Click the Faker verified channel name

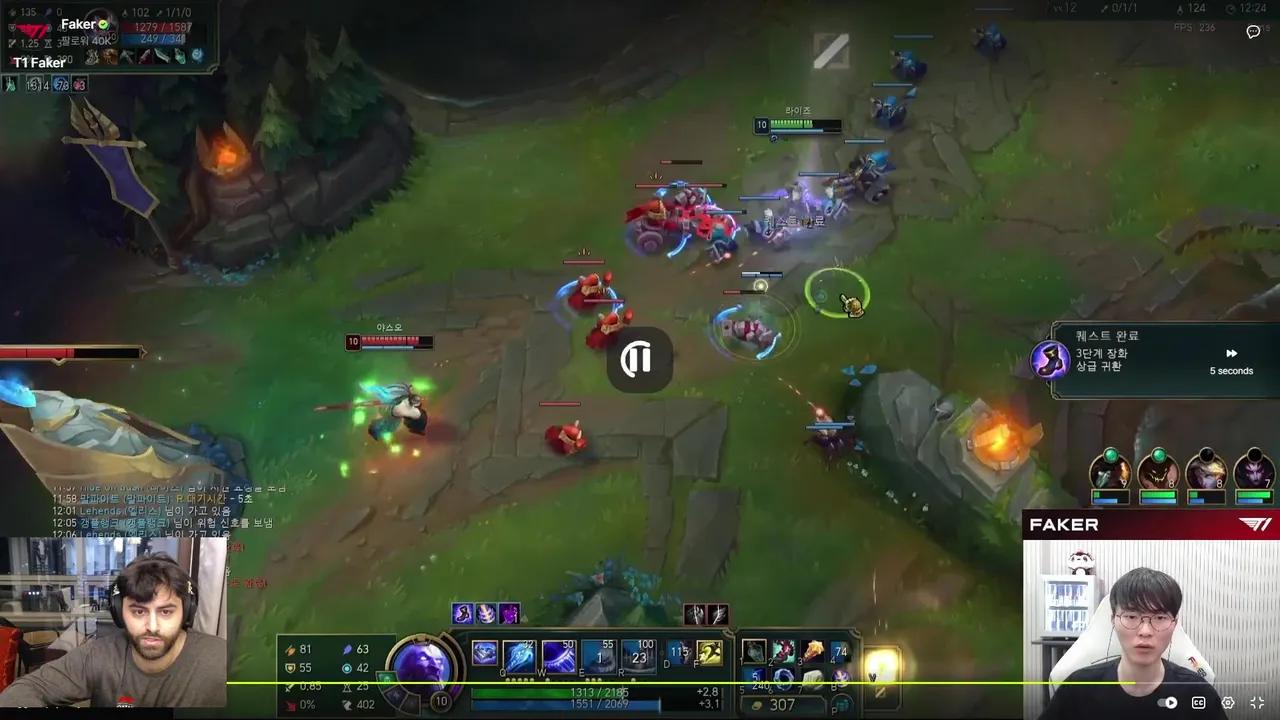tap(77, 23)
